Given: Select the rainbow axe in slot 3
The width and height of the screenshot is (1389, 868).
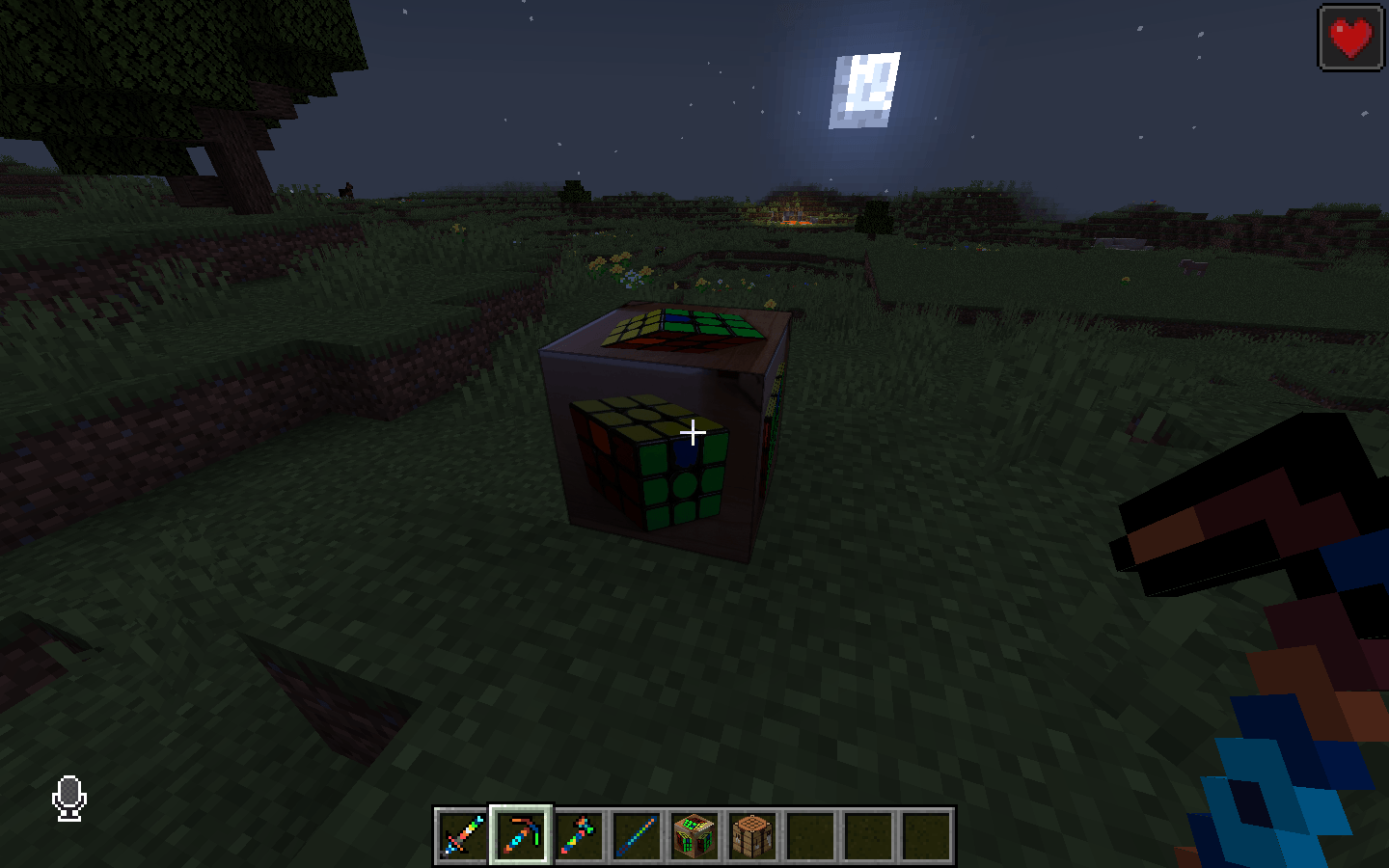Looking at the screenshot, I should pos(576,835).
